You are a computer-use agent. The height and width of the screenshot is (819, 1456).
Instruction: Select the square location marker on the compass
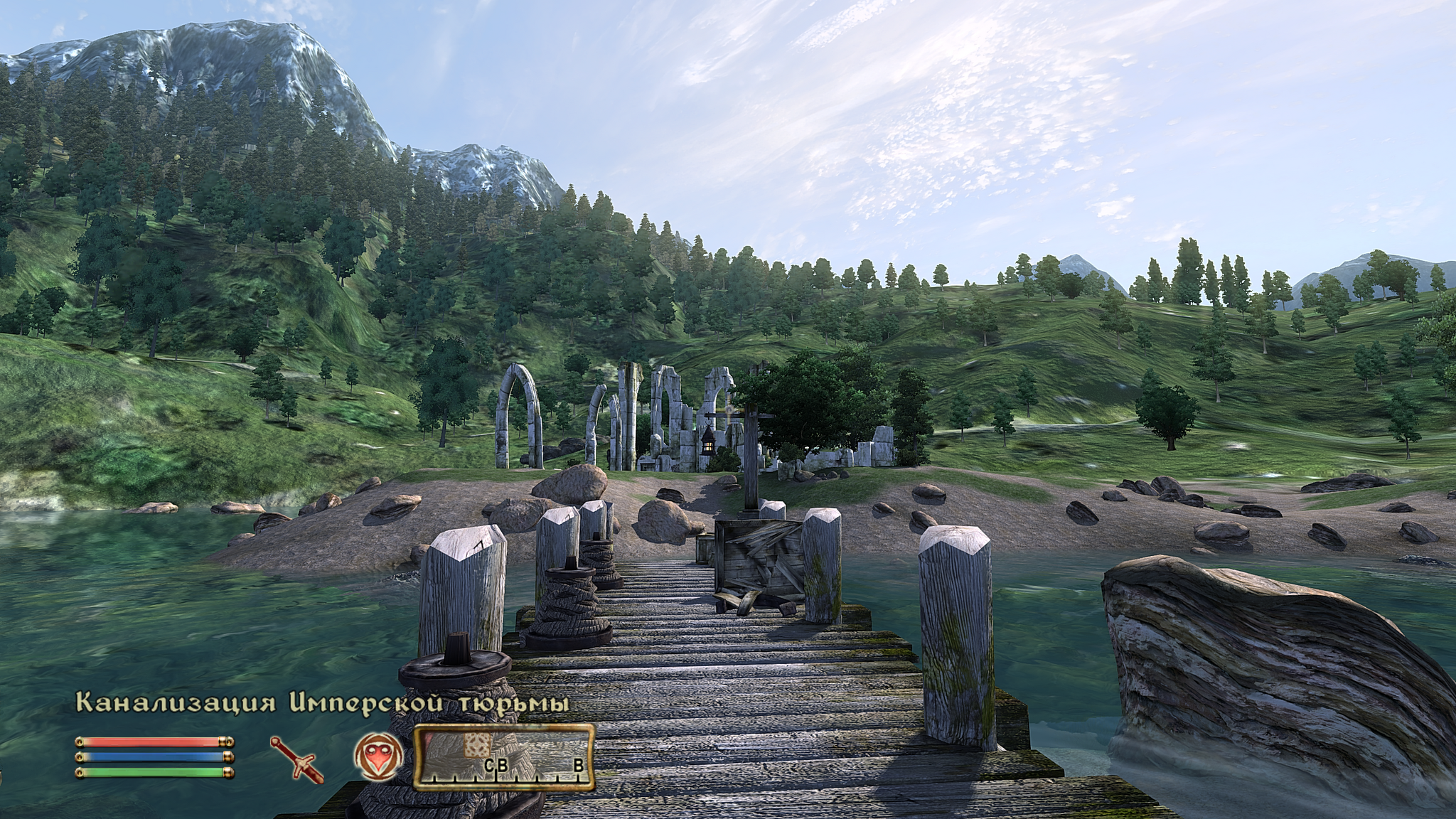tap(477, 744)
